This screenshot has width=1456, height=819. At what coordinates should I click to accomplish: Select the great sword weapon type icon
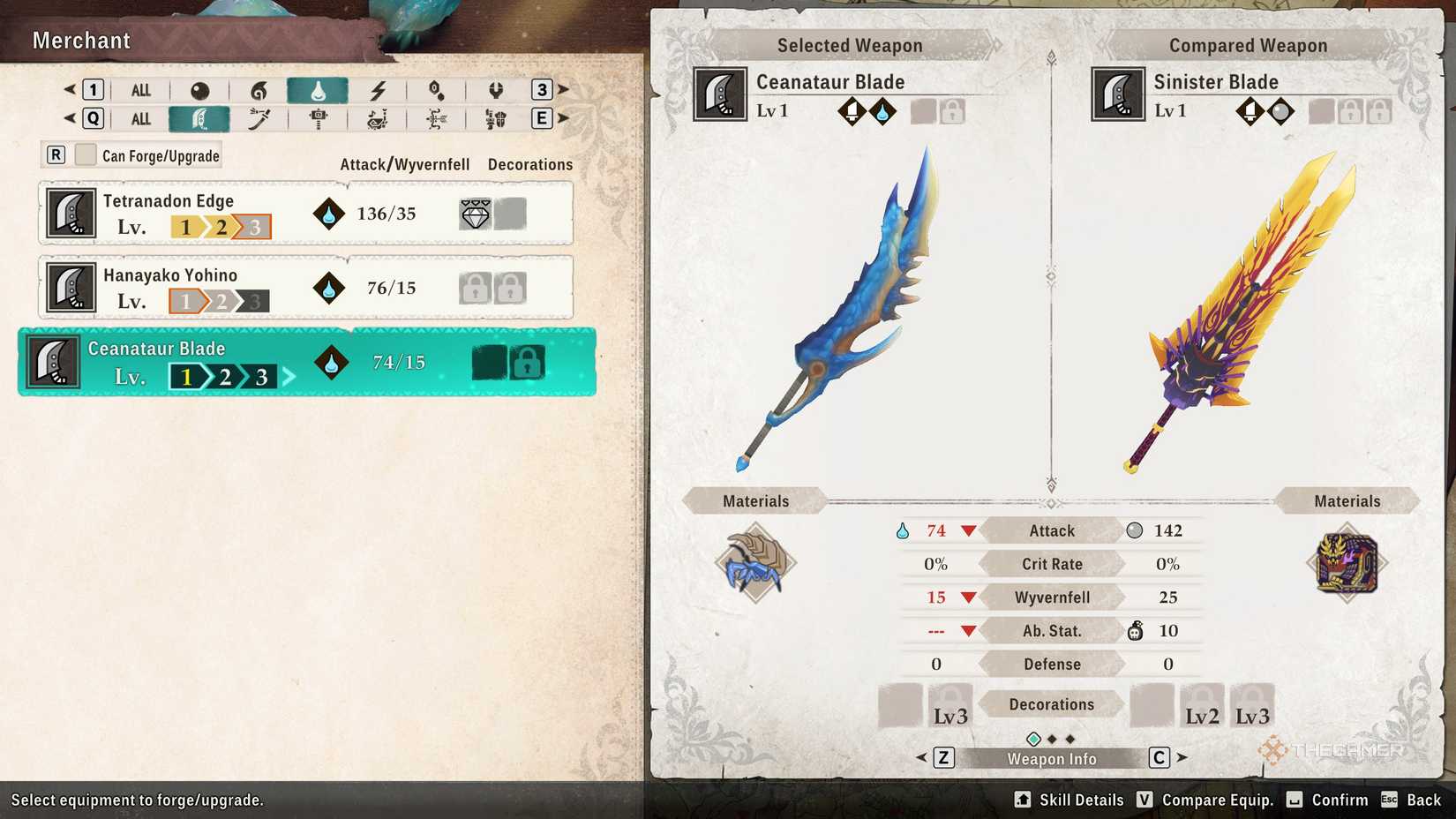pyautogui.click(x=199, y=117)
